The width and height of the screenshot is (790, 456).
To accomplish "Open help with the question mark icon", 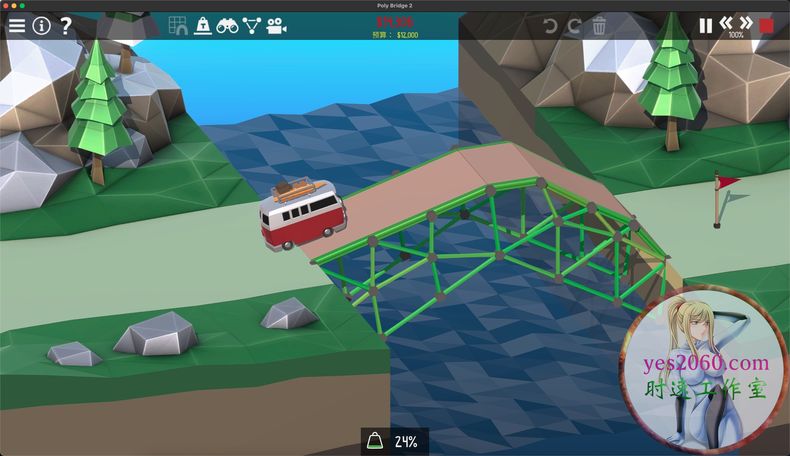I will coord(66,26).
